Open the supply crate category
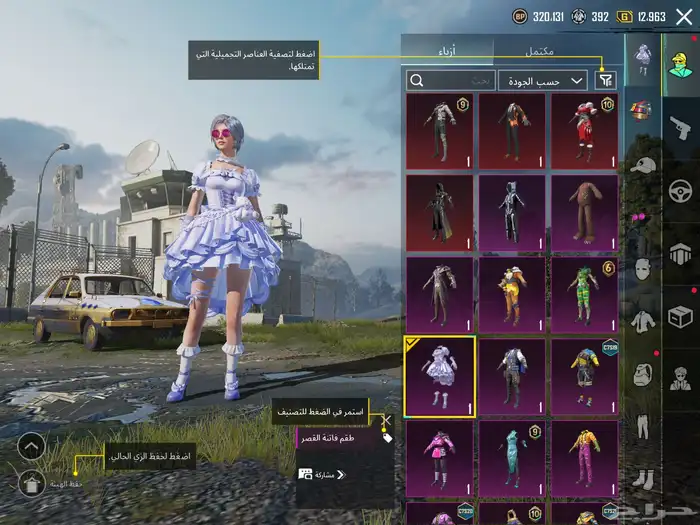The image size is (700, 525). (680, 316)
